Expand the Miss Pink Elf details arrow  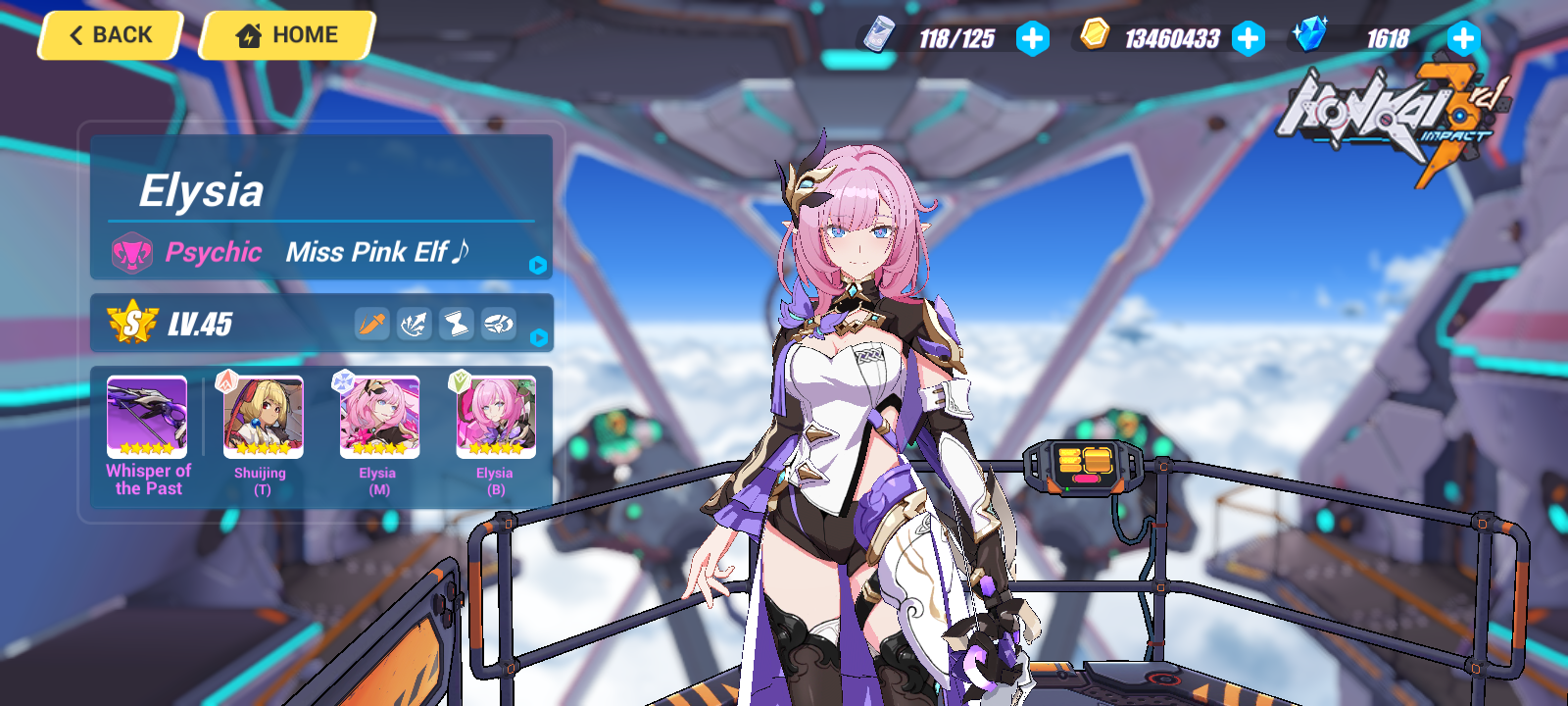(537, 265)
